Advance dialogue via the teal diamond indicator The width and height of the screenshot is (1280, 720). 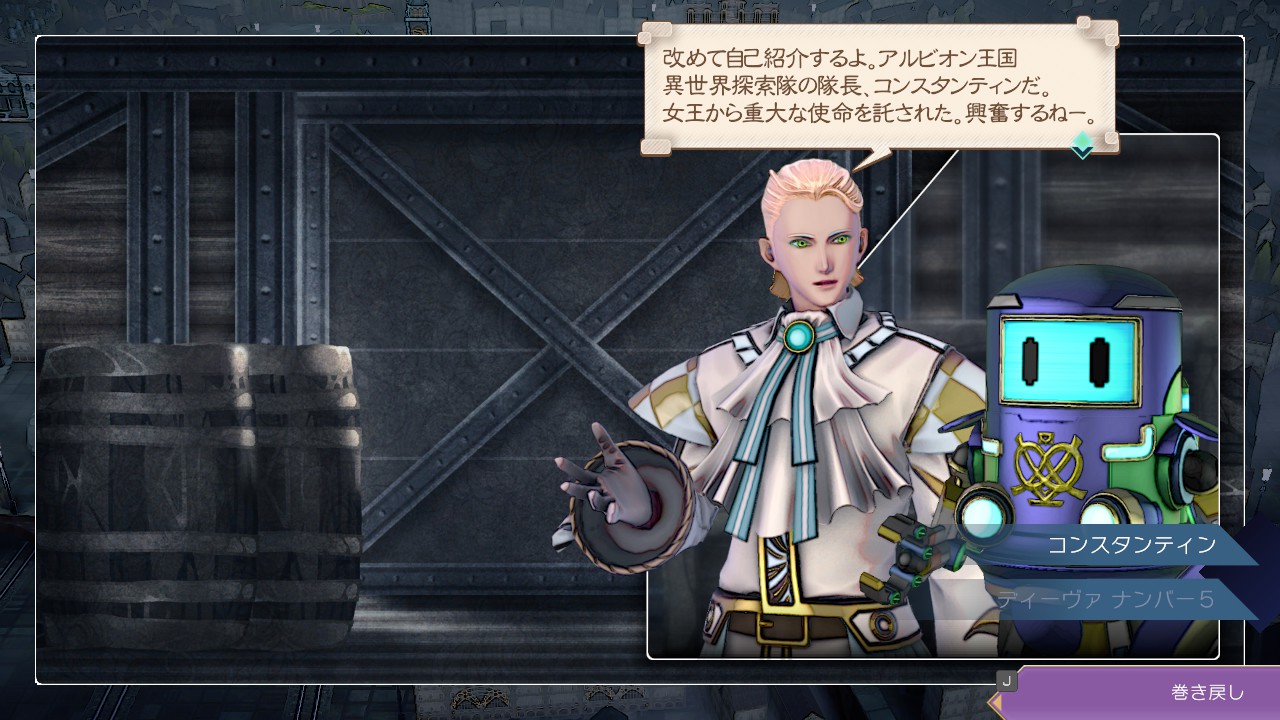tap(1083, 146)
